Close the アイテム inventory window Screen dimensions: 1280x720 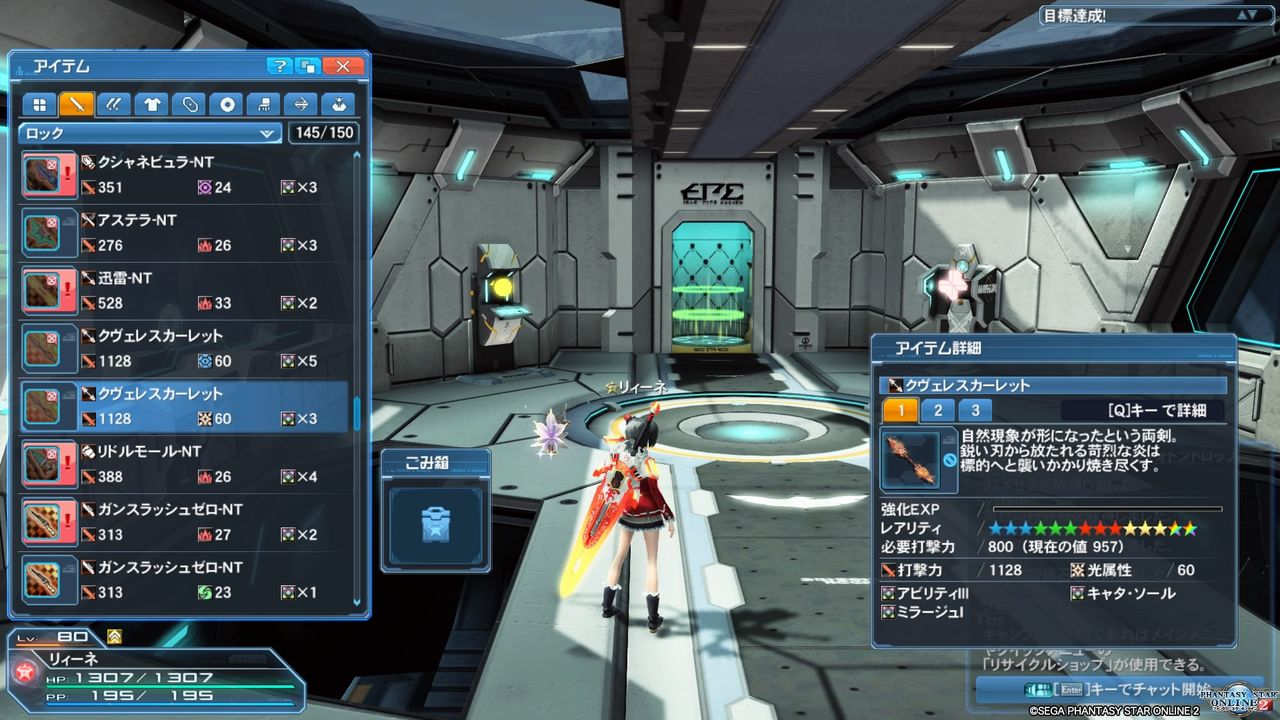(x=343, y=66)
